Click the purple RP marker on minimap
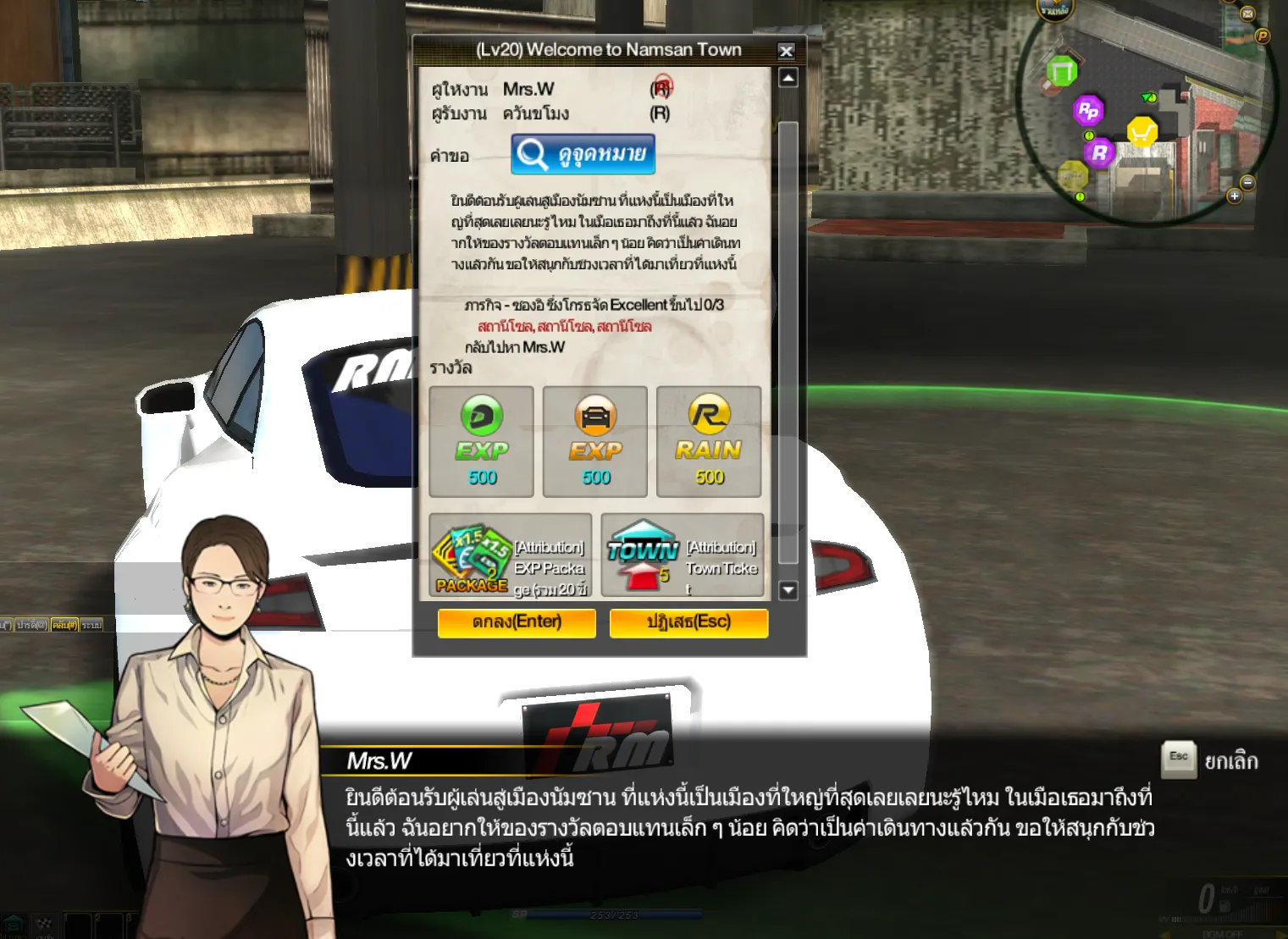This screenshot has width=1288, height=939. click(1088, 110)
